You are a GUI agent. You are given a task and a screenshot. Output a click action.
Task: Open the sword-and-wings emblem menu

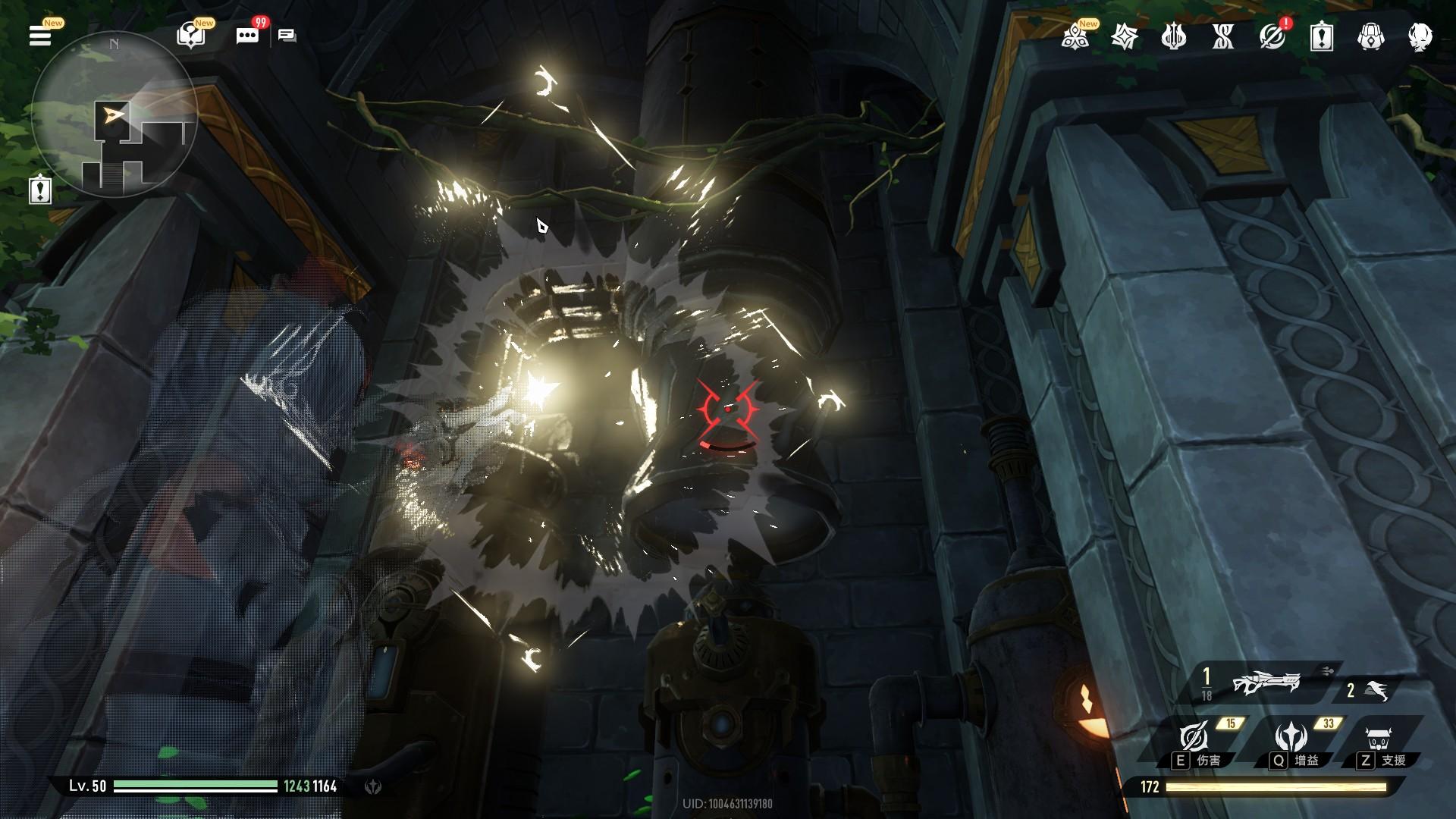coord(1173,36)
